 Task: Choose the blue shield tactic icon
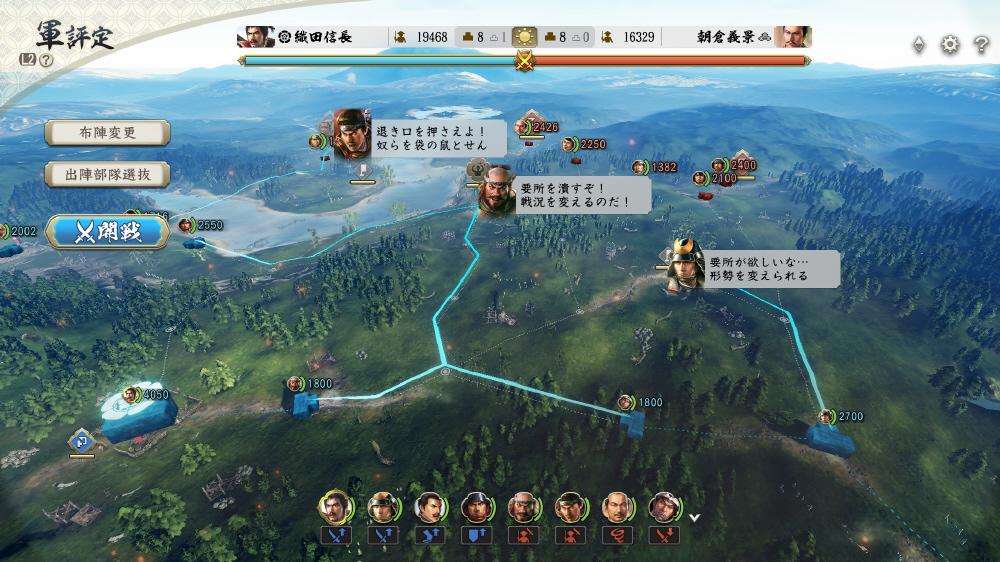click(475, 536)
